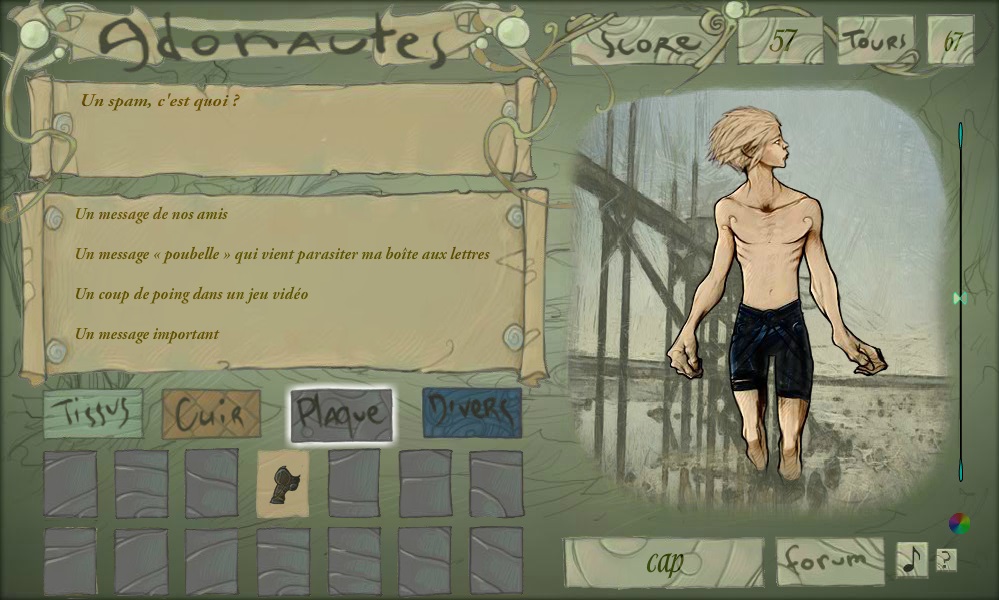Viewport: 999px width, 600px height.
Task: Open the question mark help button
Action: click(945, 560)
